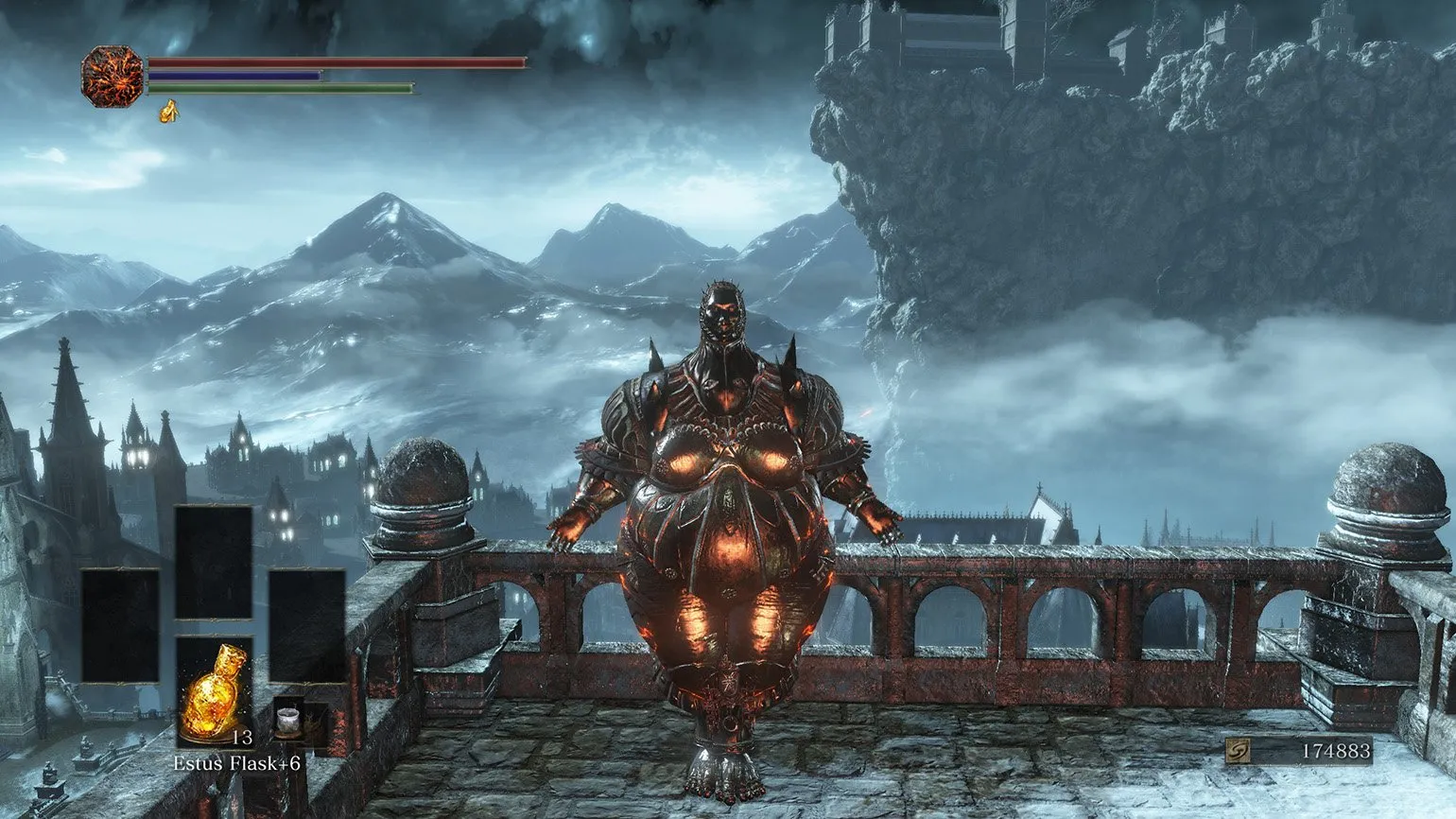Click the ember emblem beside the health bar
Image resolution: width=1456 pixels, height=819 pixels.
point(112,77)
